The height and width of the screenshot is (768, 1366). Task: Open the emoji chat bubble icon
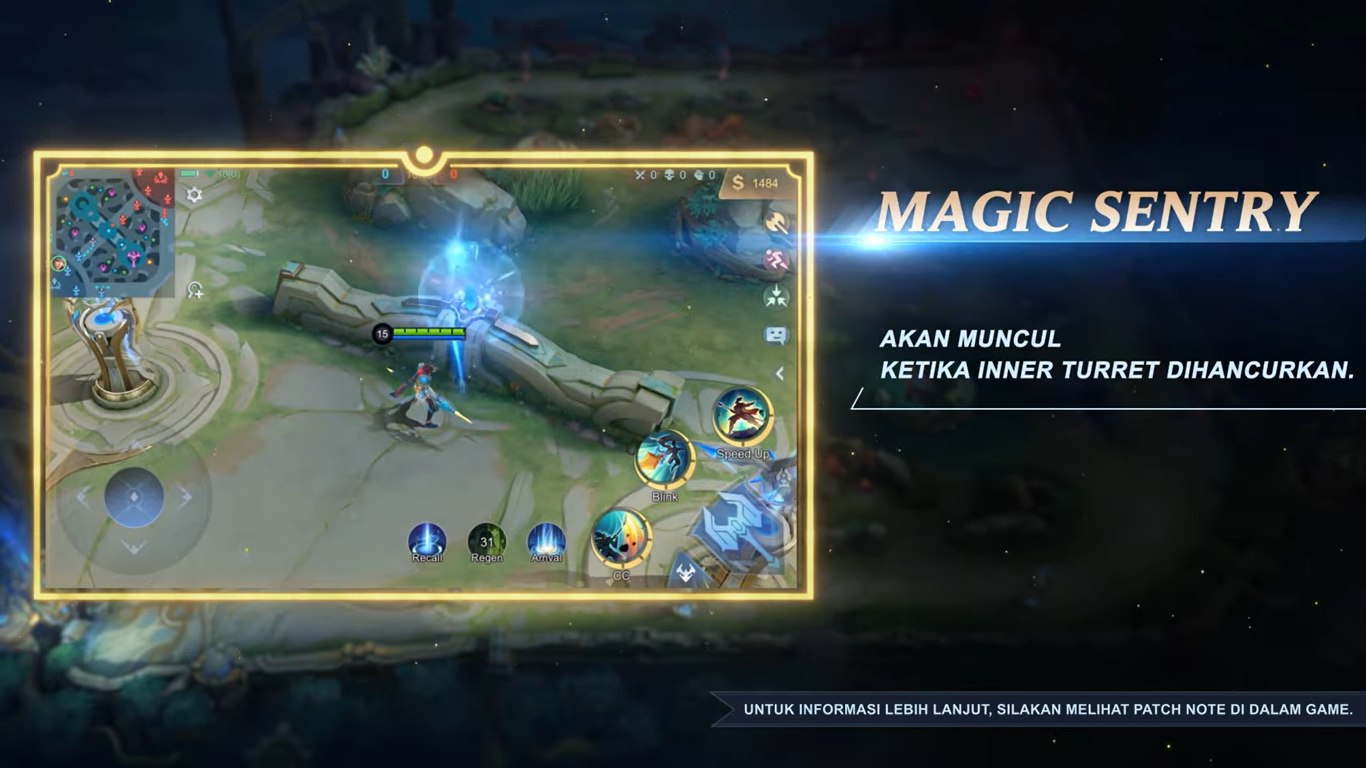(x=775, y=335)
